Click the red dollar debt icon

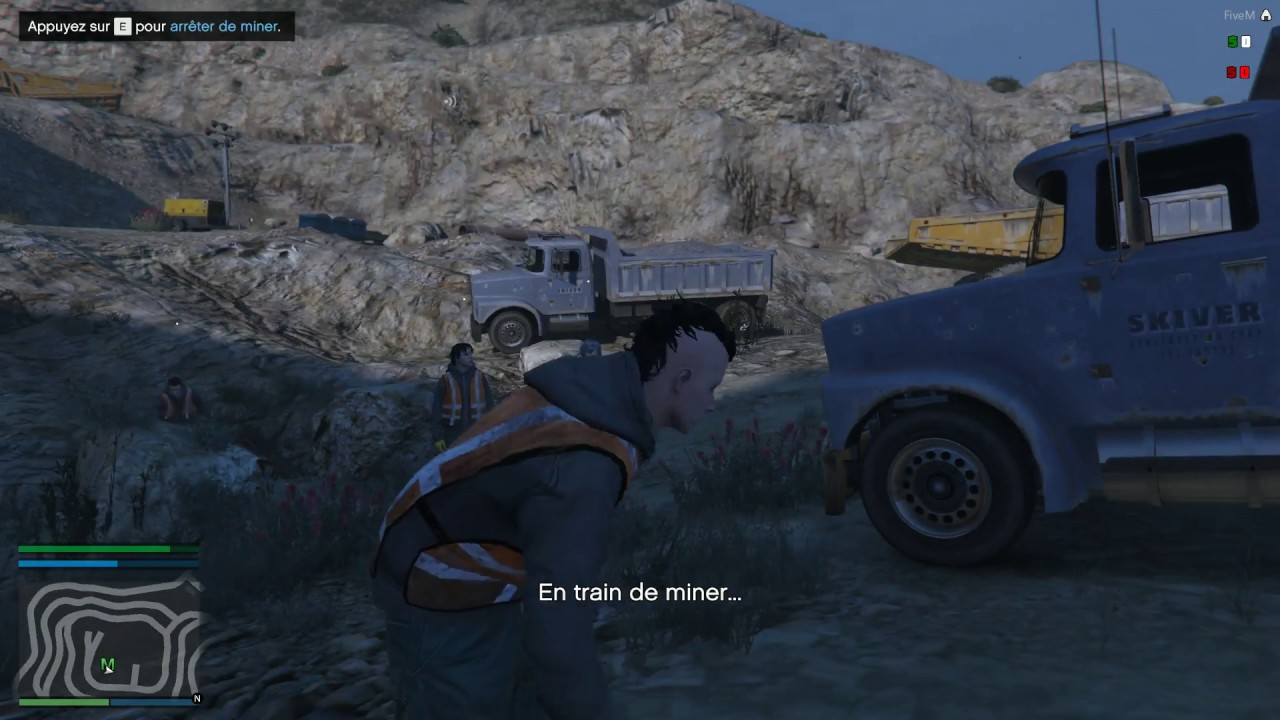(1231, 72)
